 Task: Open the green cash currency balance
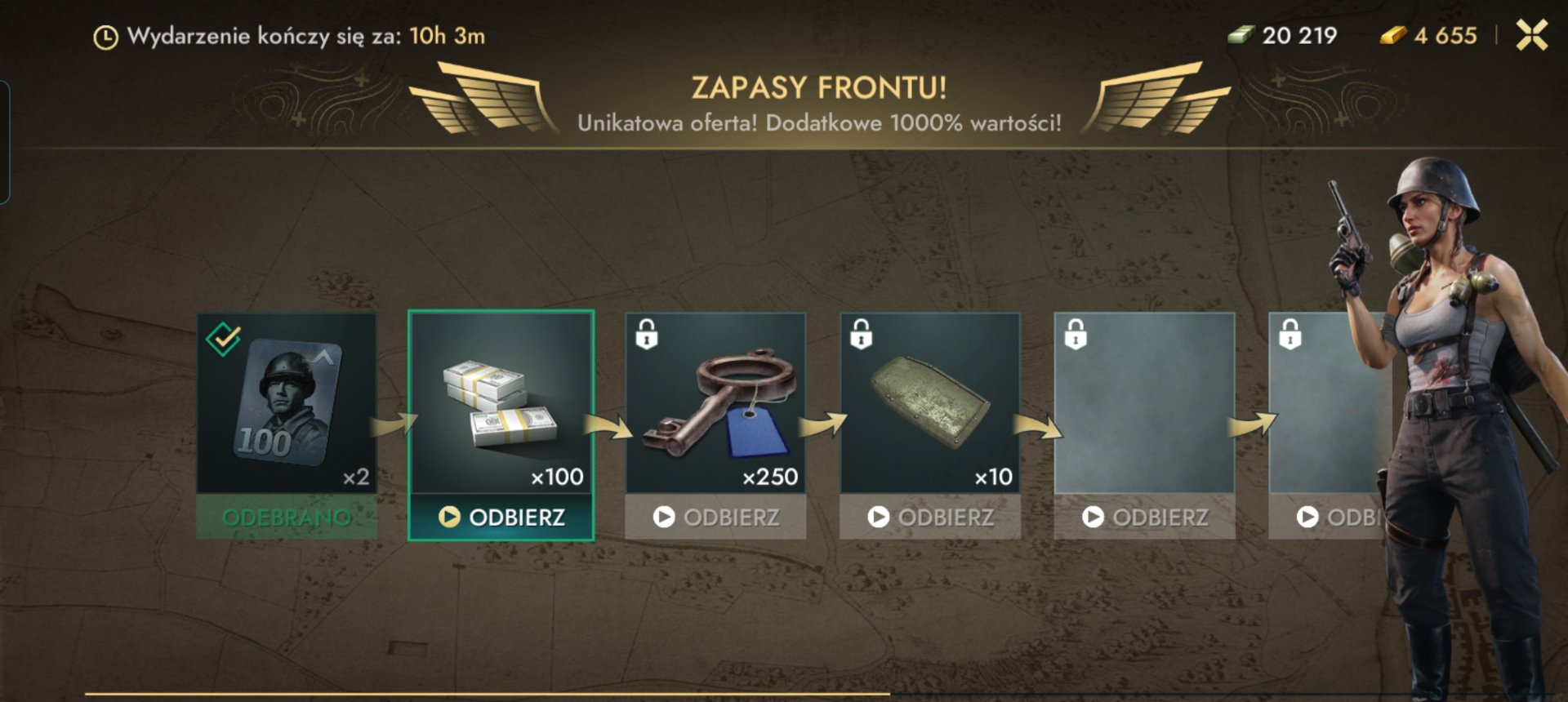tap(1283, 35)
